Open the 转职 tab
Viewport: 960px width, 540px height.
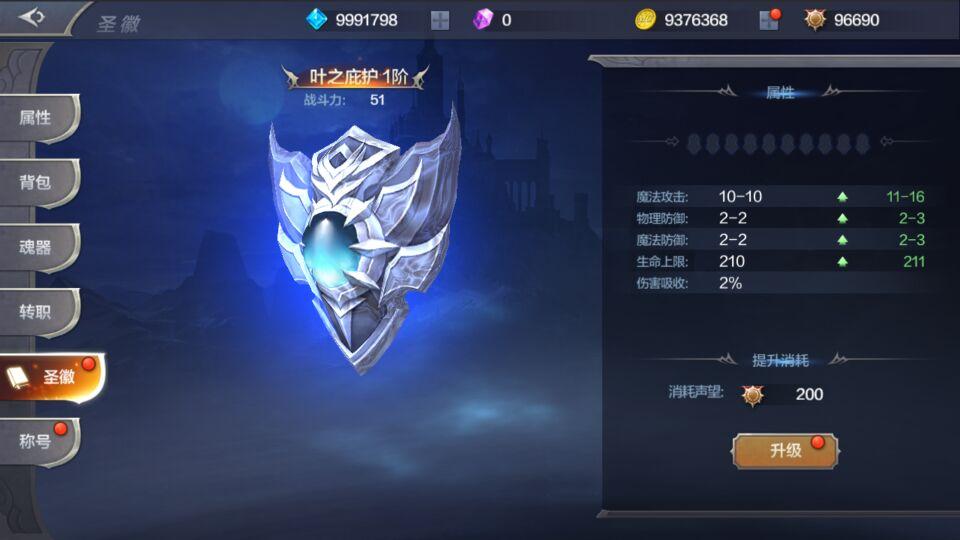[36, 312]
